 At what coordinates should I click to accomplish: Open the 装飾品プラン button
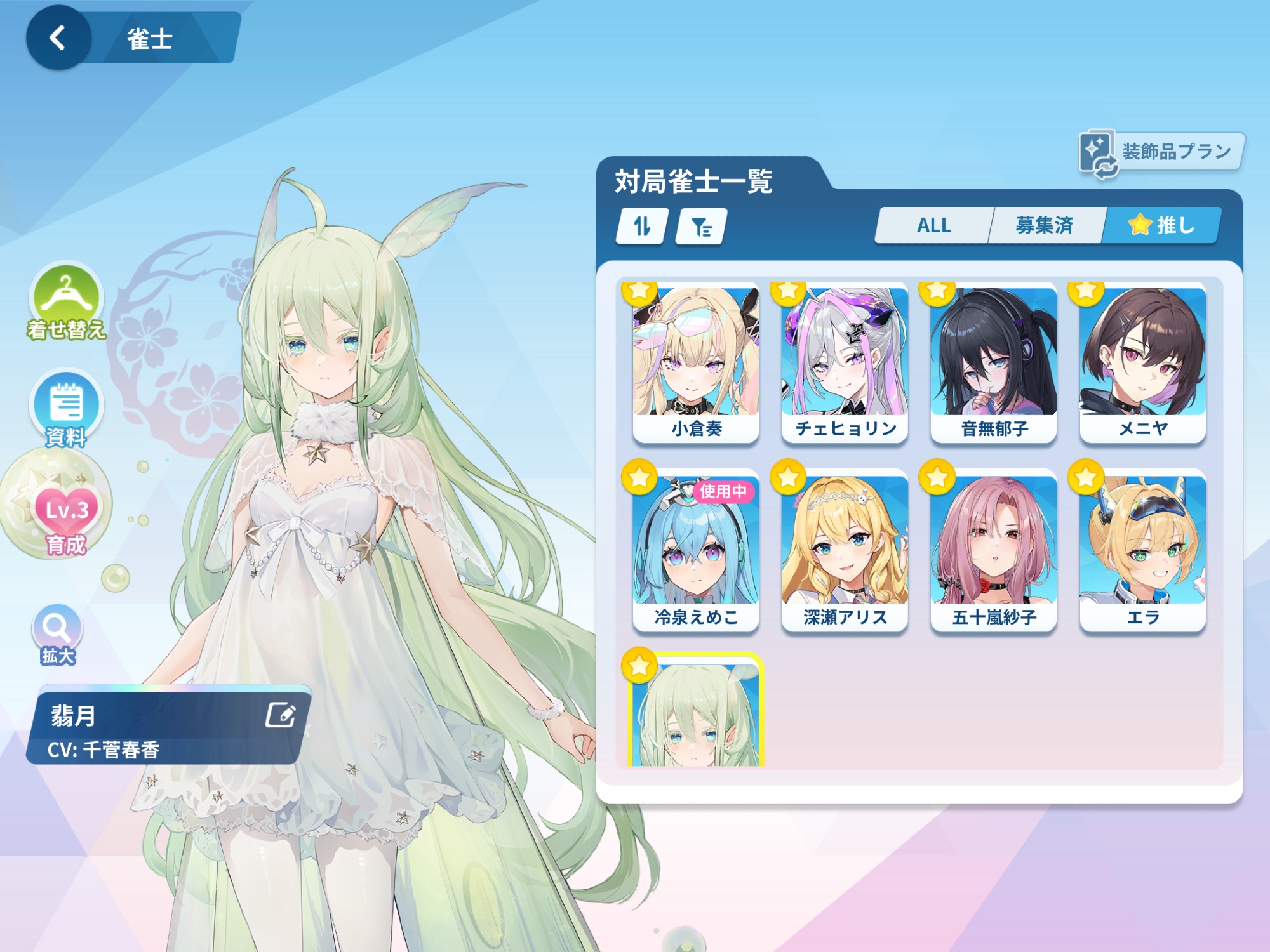click(1161, 152)
